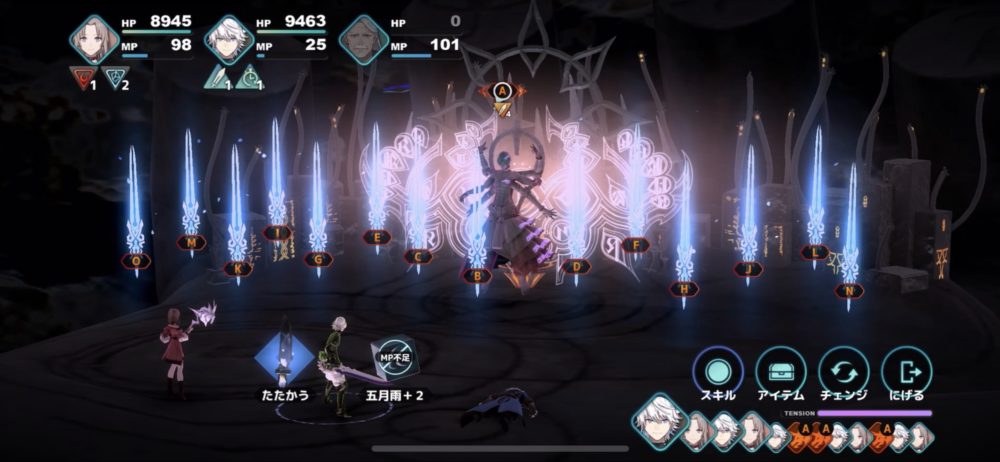Click the fallen old man's portrait
Image resolution: width=1000 pixels, height=462 pixels.
[x=362, y=39]
